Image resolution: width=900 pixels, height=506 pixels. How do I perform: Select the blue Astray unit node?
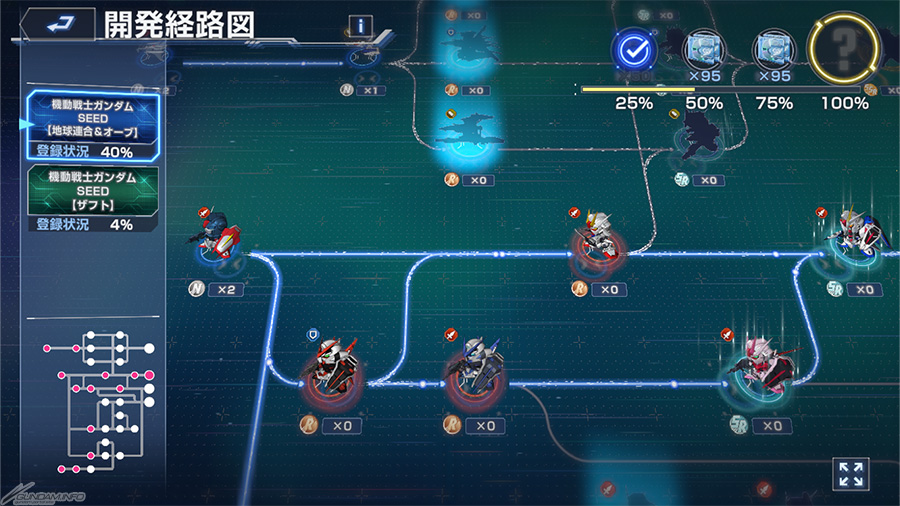pos(474,372)
